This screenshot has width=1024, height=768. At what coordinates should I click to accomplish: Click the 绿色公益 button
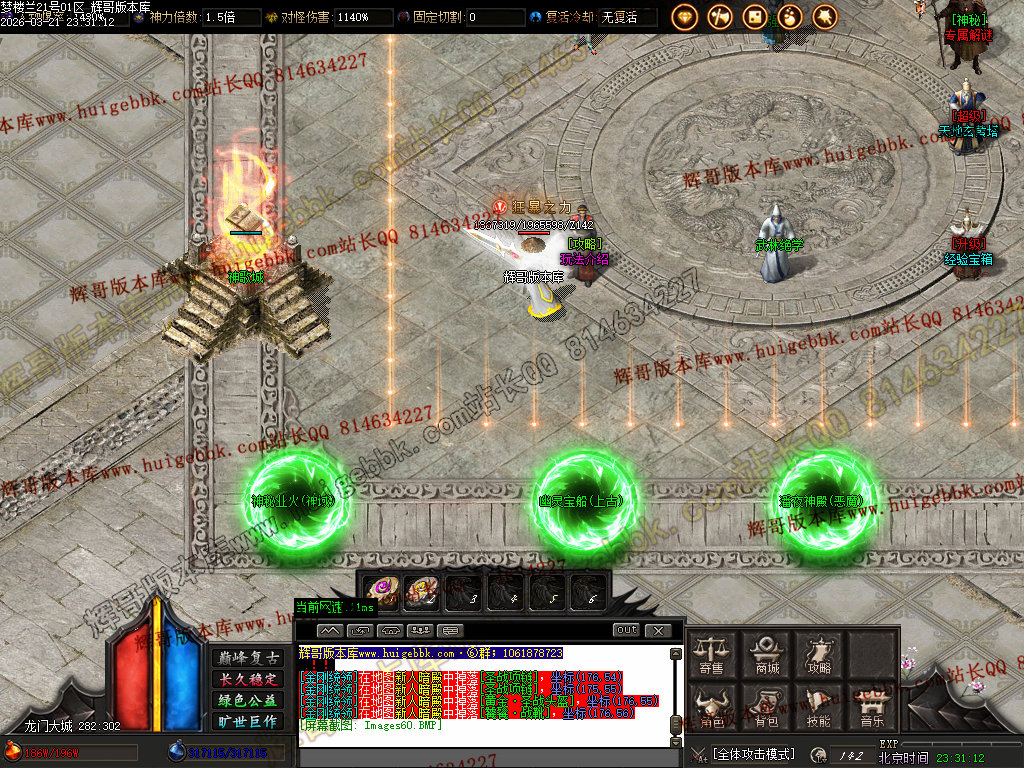[247, 700]
